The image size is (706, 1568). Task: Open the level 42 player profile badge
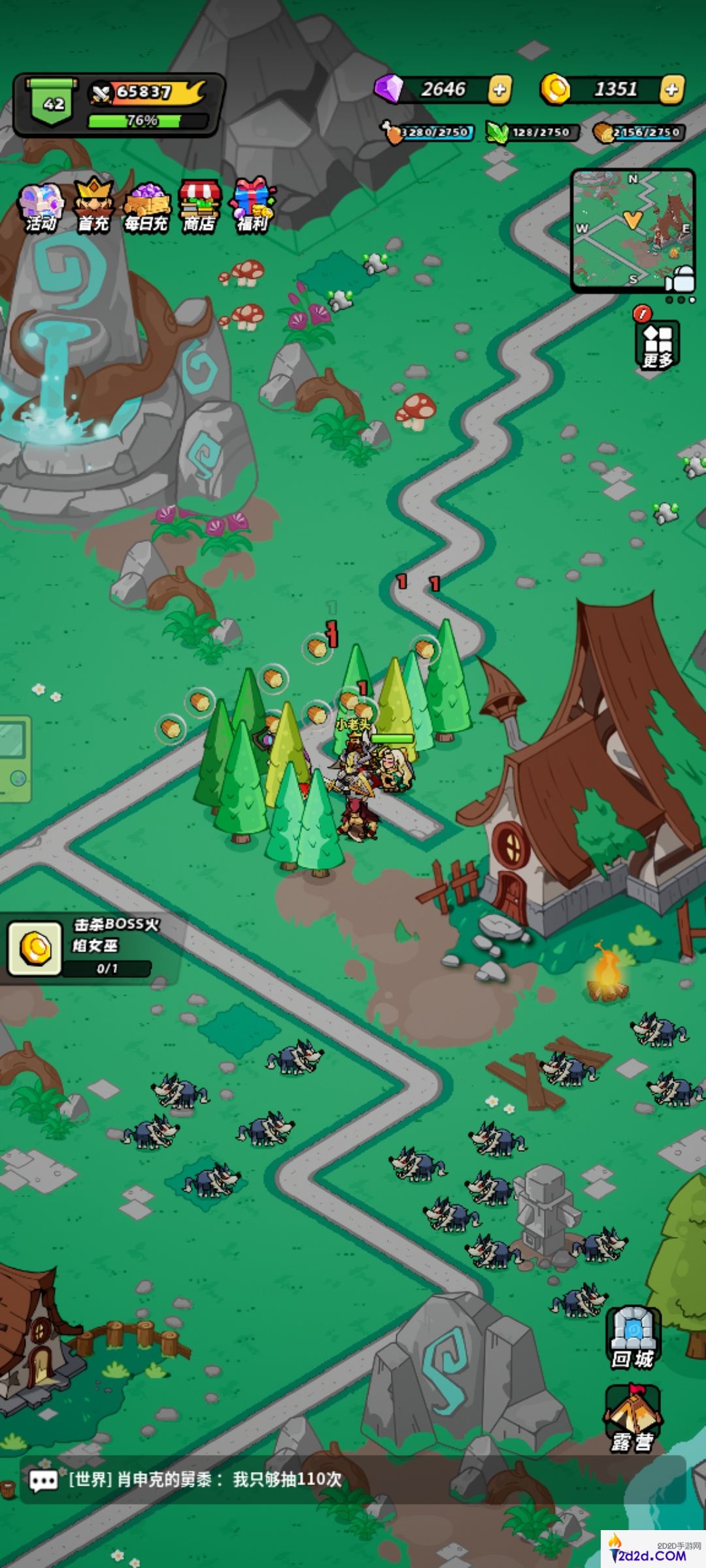(x=54, y=103)
